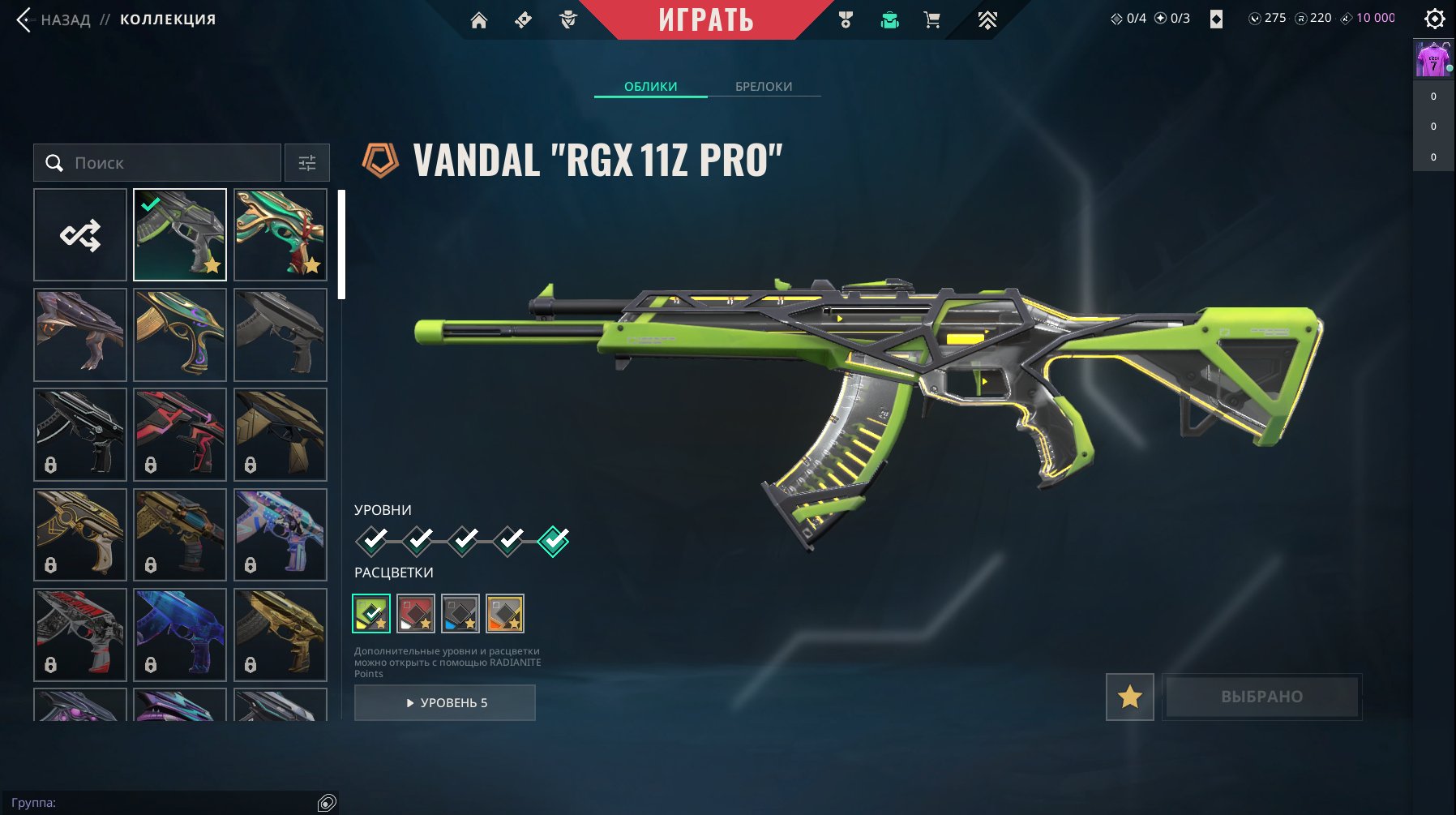Screen dimensions: 1456x815
Task: Click the ВЫБРАНО equip button
Action: [1261, 697]
